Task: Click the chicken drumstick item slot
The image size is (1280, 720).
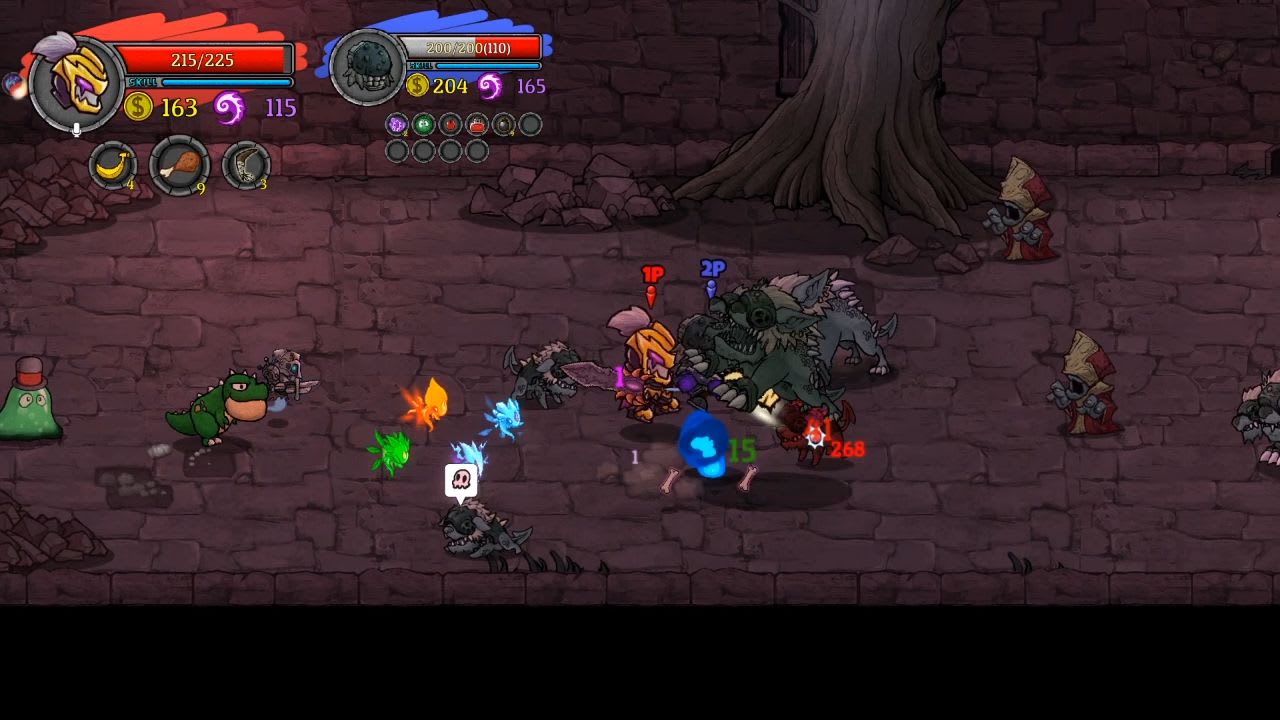Action: pos(179,164)
